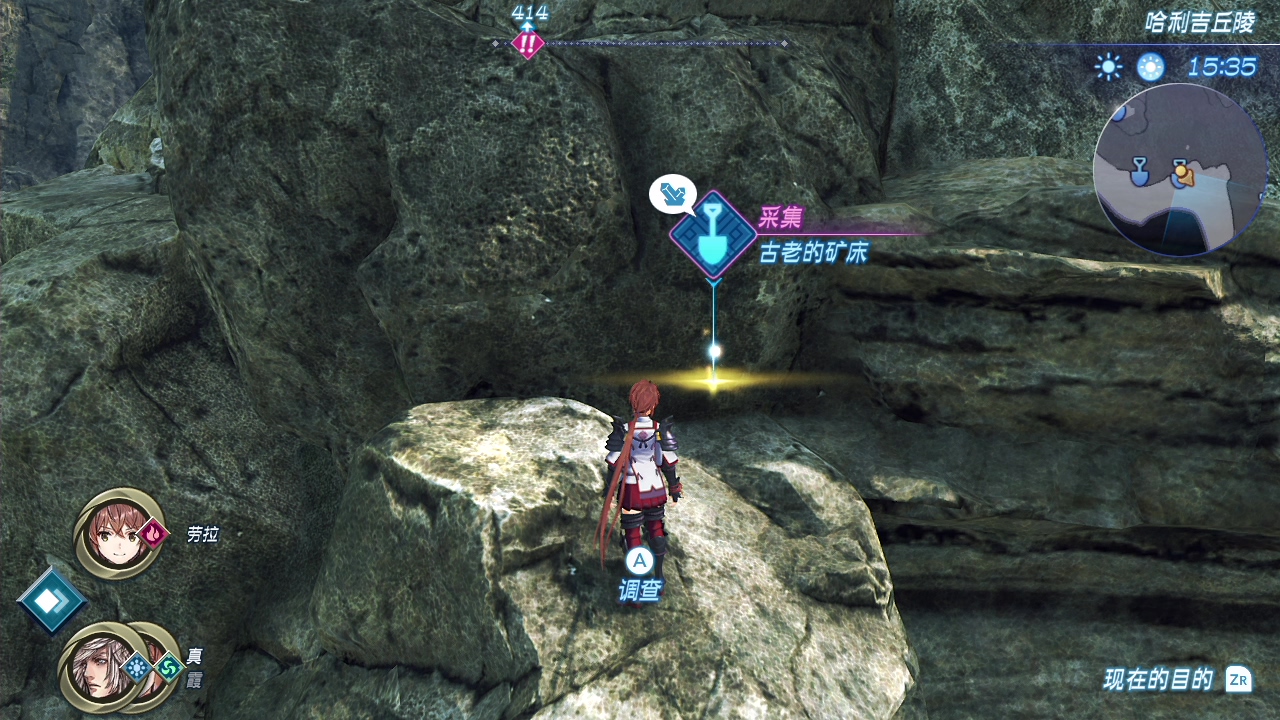Click the blue ice element icon

pos(136,666)
